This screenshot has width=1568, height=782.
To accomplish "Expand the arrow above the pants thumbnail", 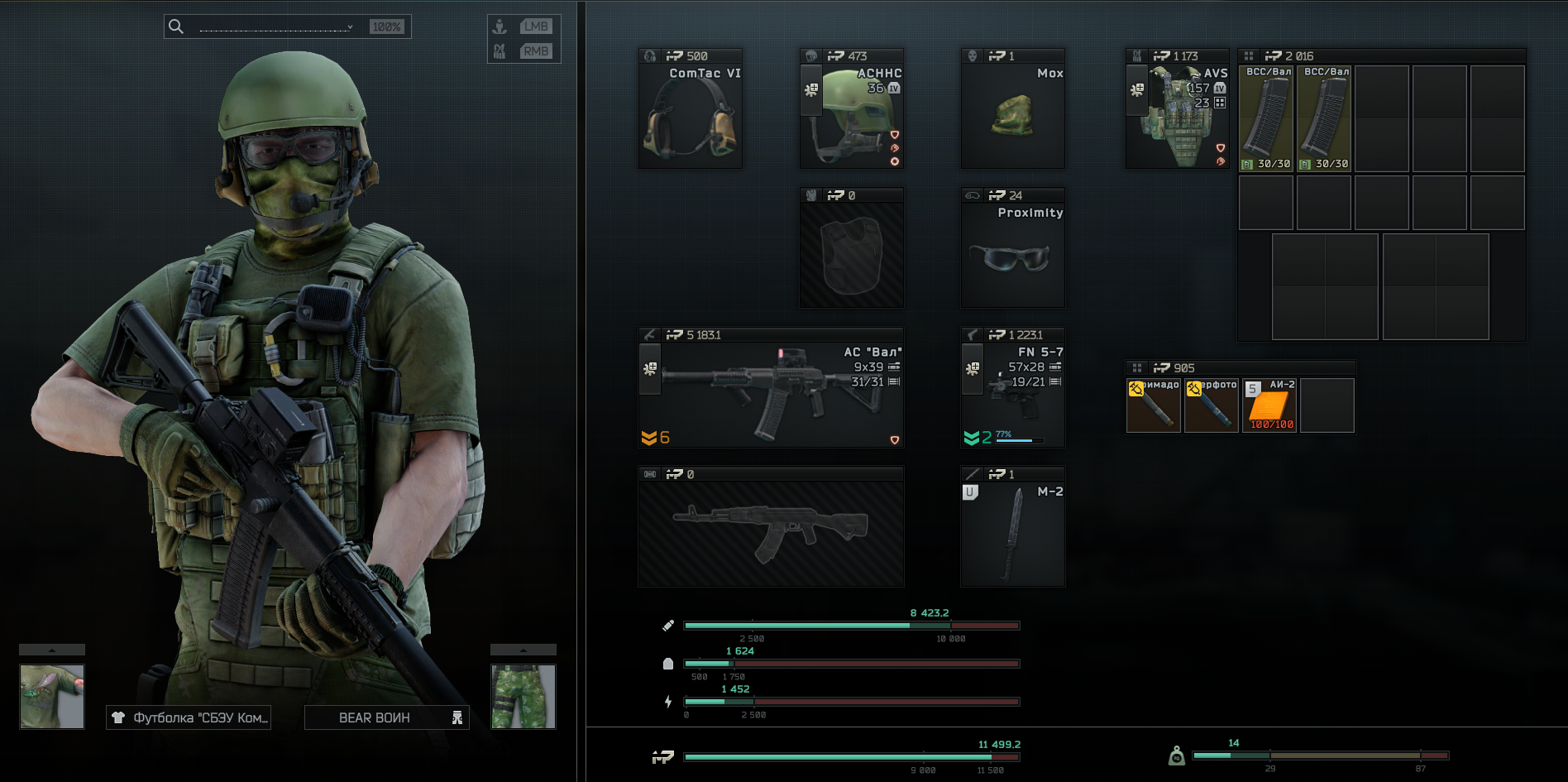I will 523,650.
